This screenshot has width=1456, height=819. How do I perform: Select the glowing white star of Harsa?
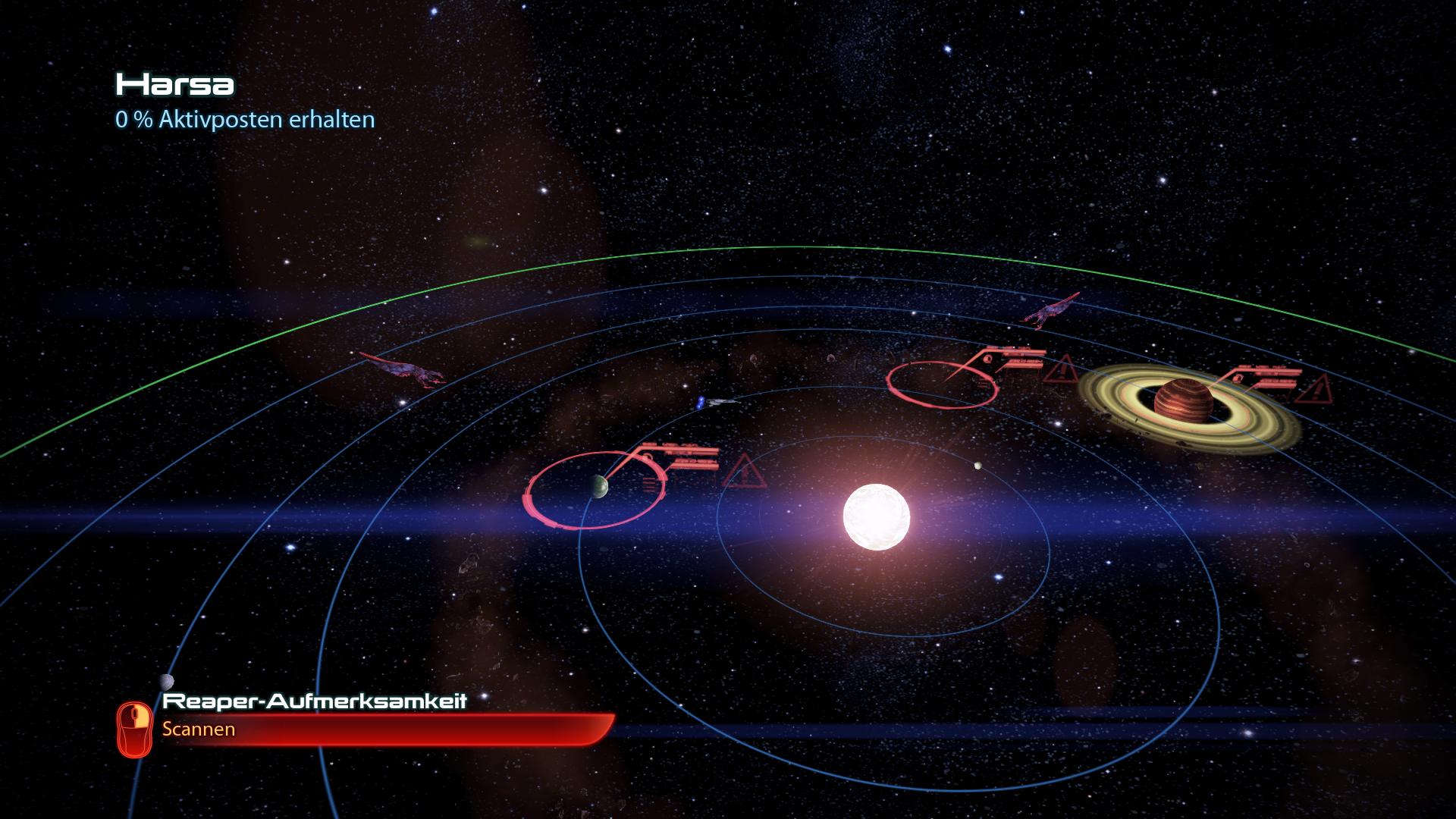coord(876,516)
